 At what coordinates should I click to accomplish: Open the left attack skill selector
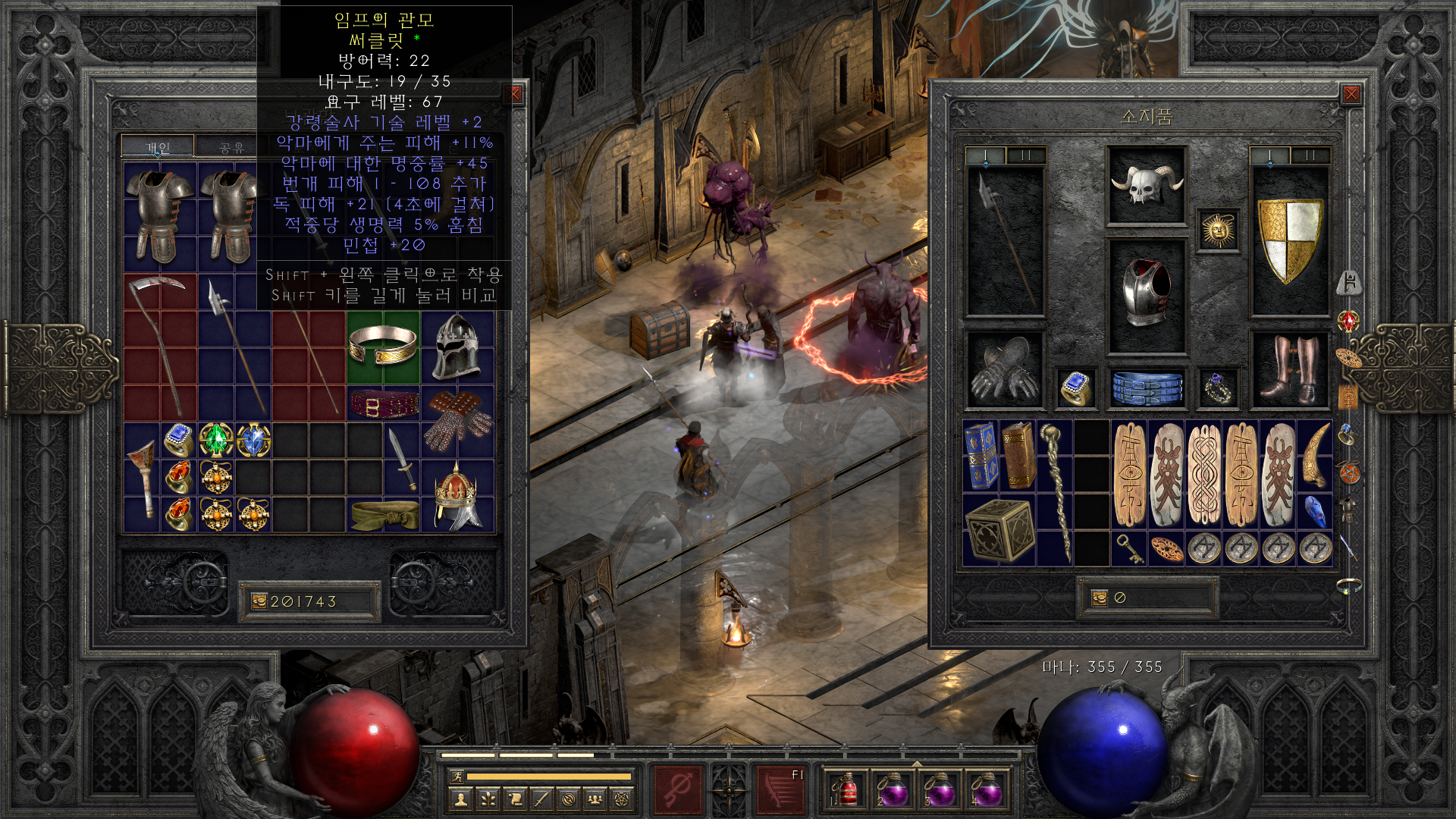[677, 789]
